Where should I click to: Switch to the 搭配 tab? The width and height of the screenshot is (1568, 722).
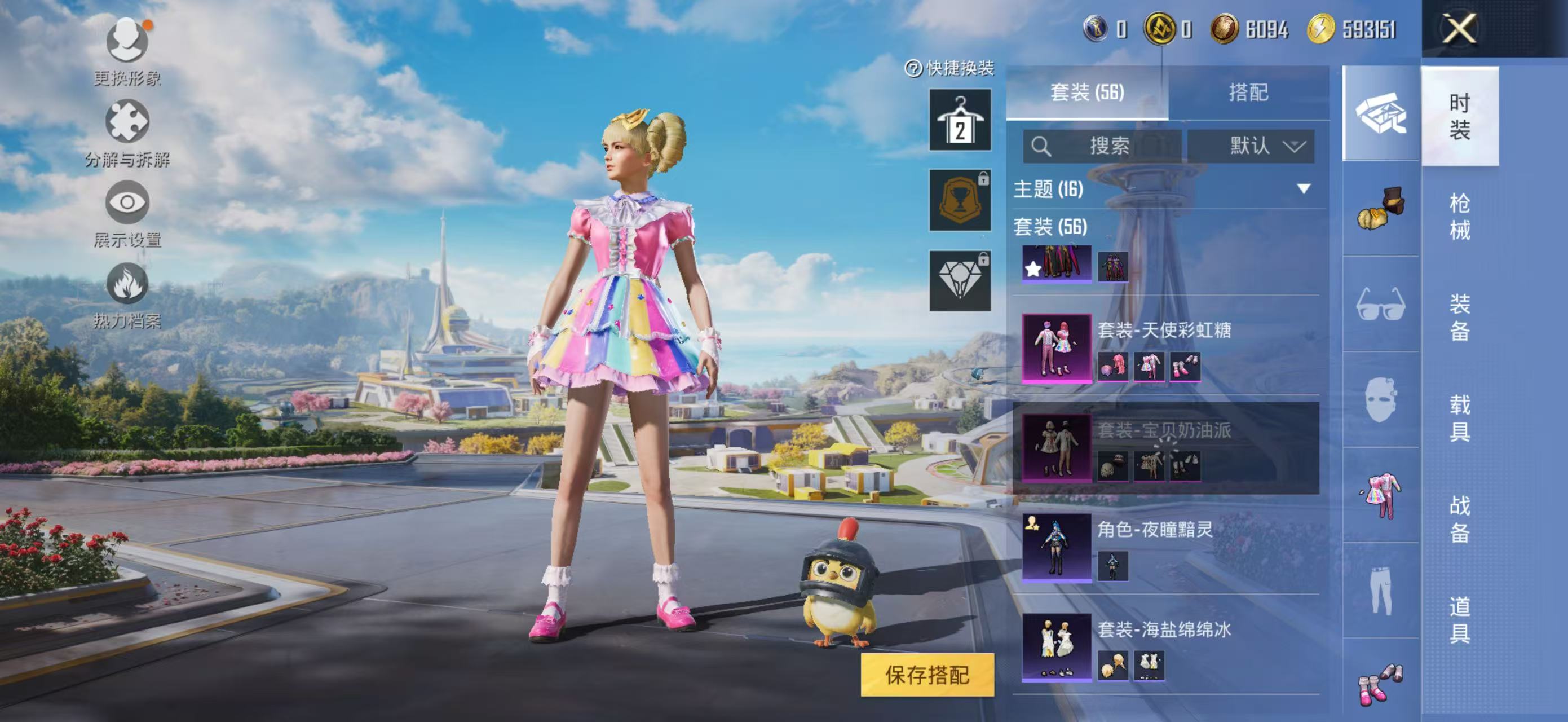coord(1248,93)
